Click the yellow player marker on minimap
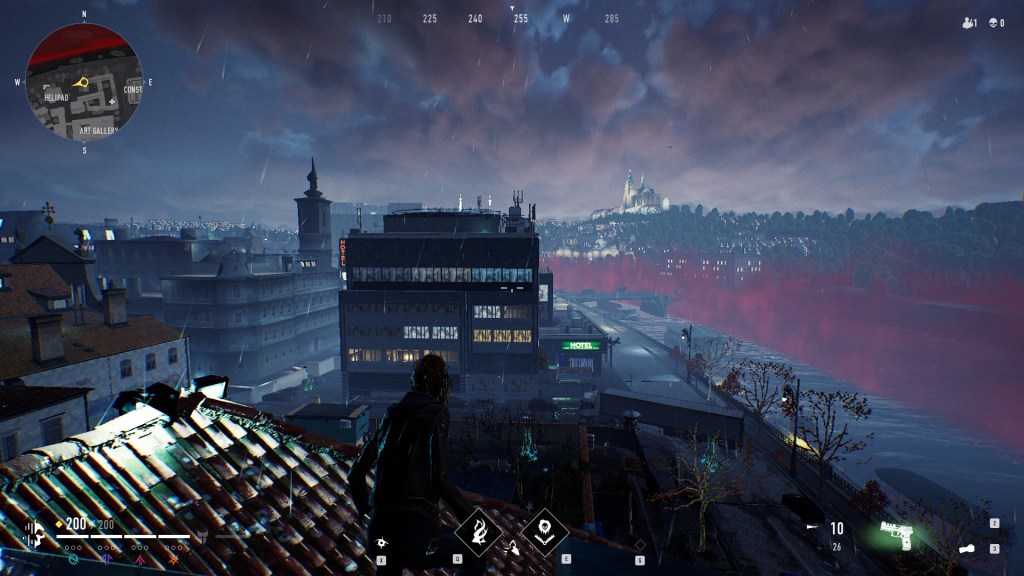The height and width of the screenshot is (576, 1024). tap(84, 81)
